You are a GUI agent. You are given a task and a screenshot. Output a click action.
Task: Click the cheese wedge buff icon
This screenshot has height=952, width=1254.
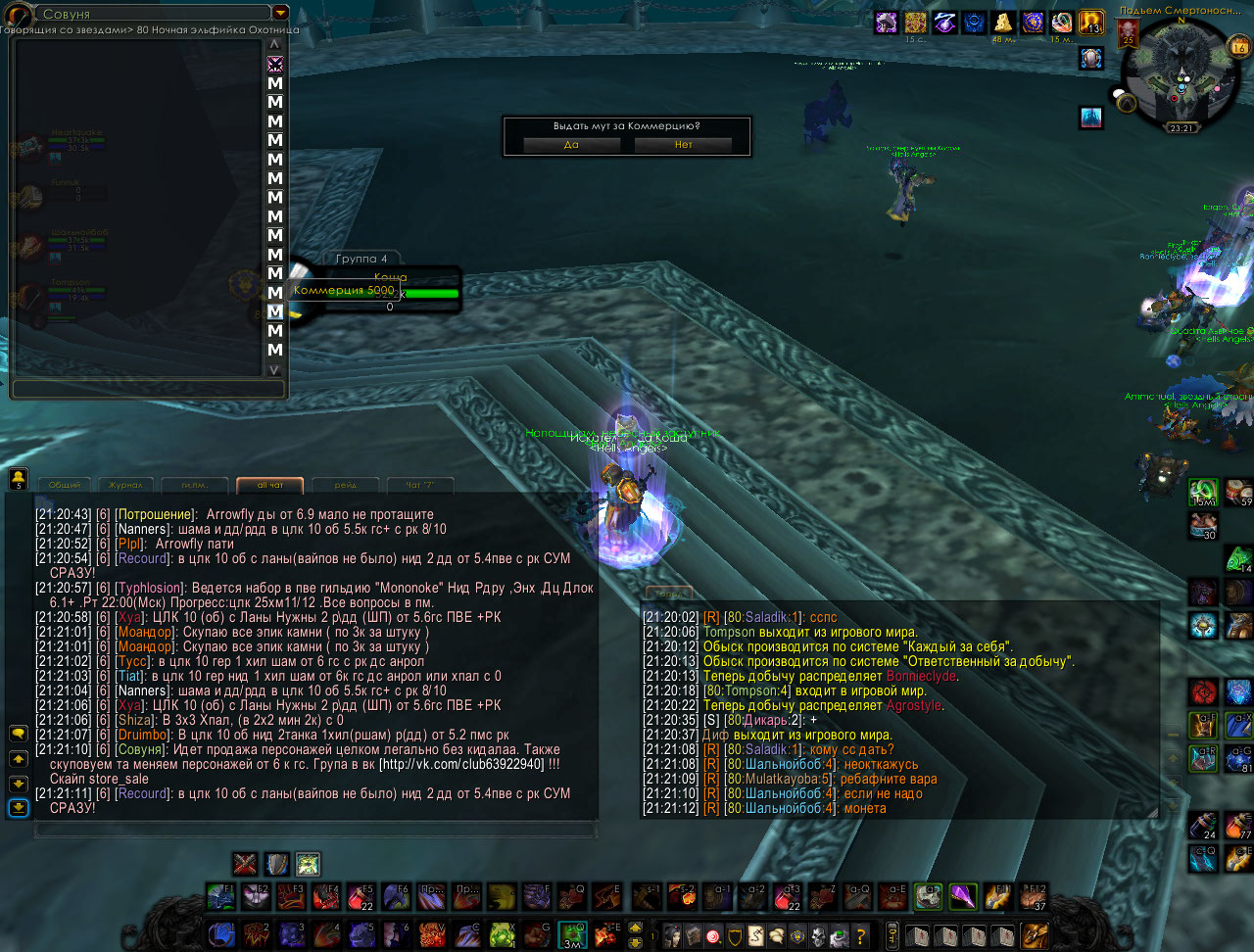pos(1002,23)
